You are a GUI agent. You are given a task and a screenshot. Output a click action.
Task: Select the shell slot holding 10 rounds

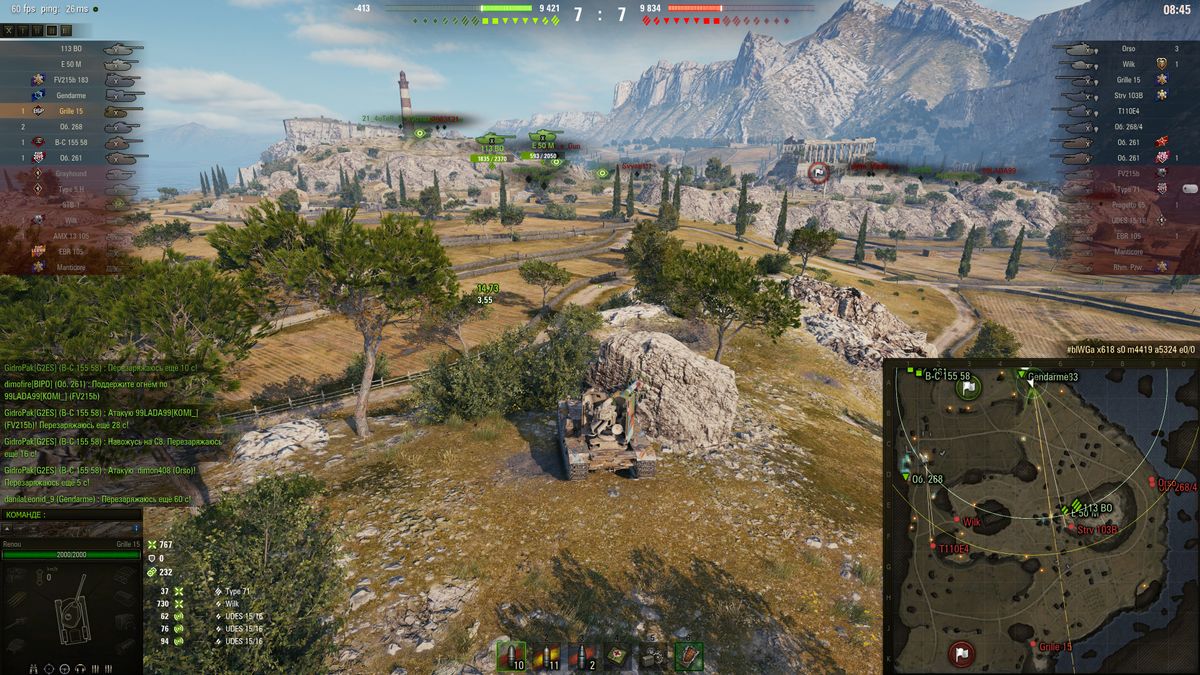tap(511, 656)
